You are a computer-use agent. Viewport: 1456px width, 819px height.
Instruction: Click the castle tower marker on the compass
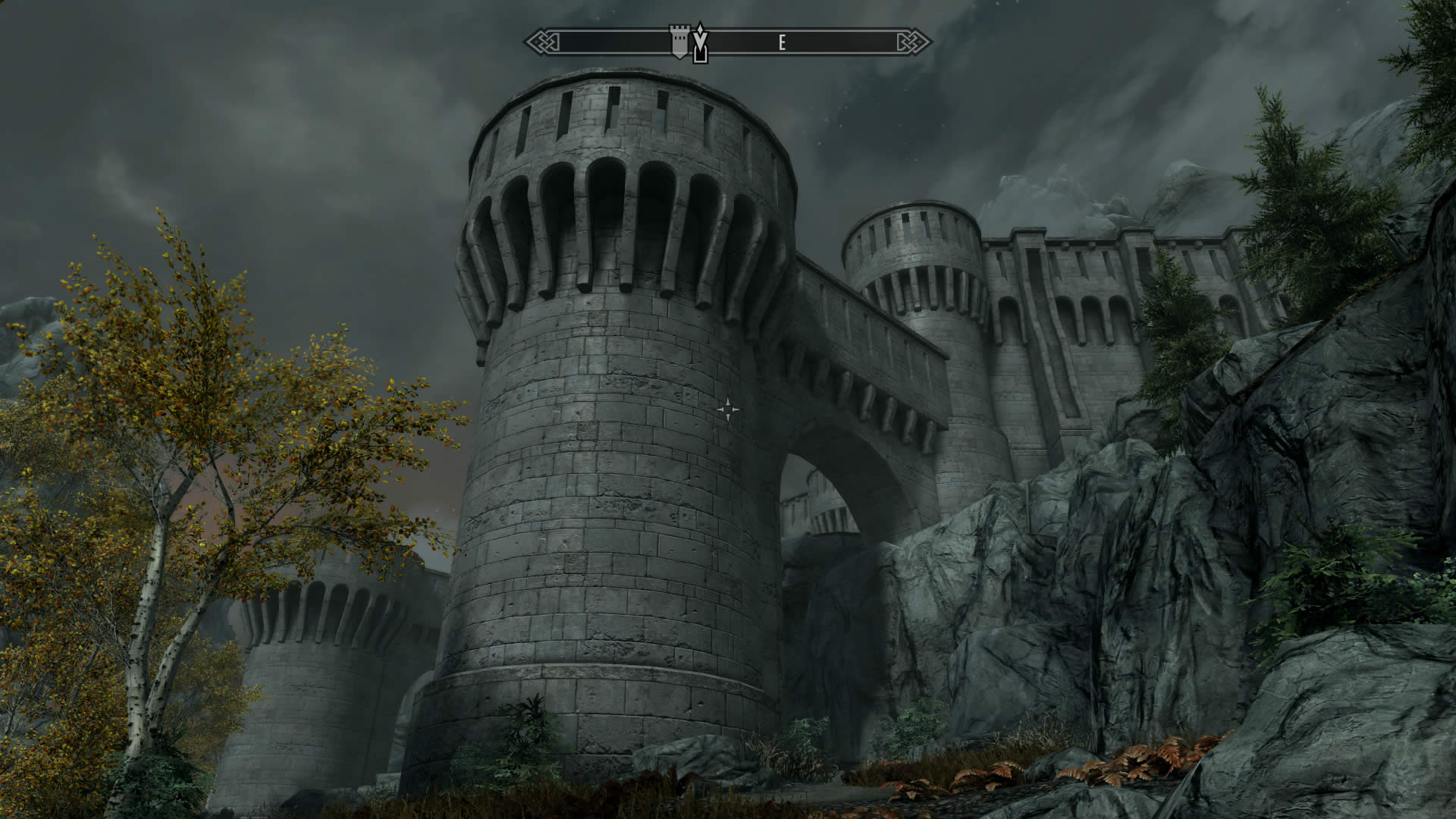pos(679,42)
